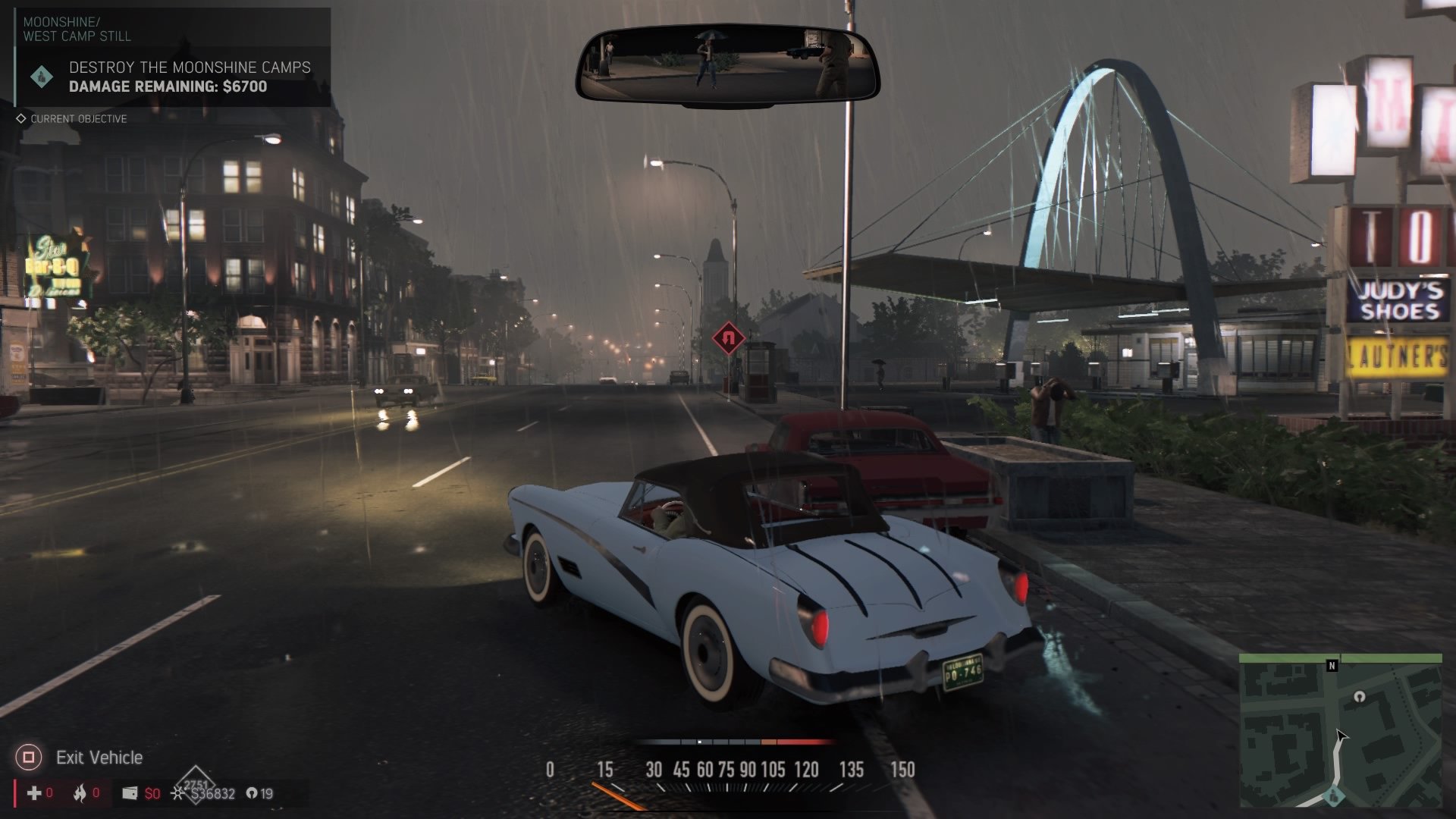Click the 150 mark on the speedometer gauge
The width and height of the screenshot is (1456, 819).
pos(902,770)
